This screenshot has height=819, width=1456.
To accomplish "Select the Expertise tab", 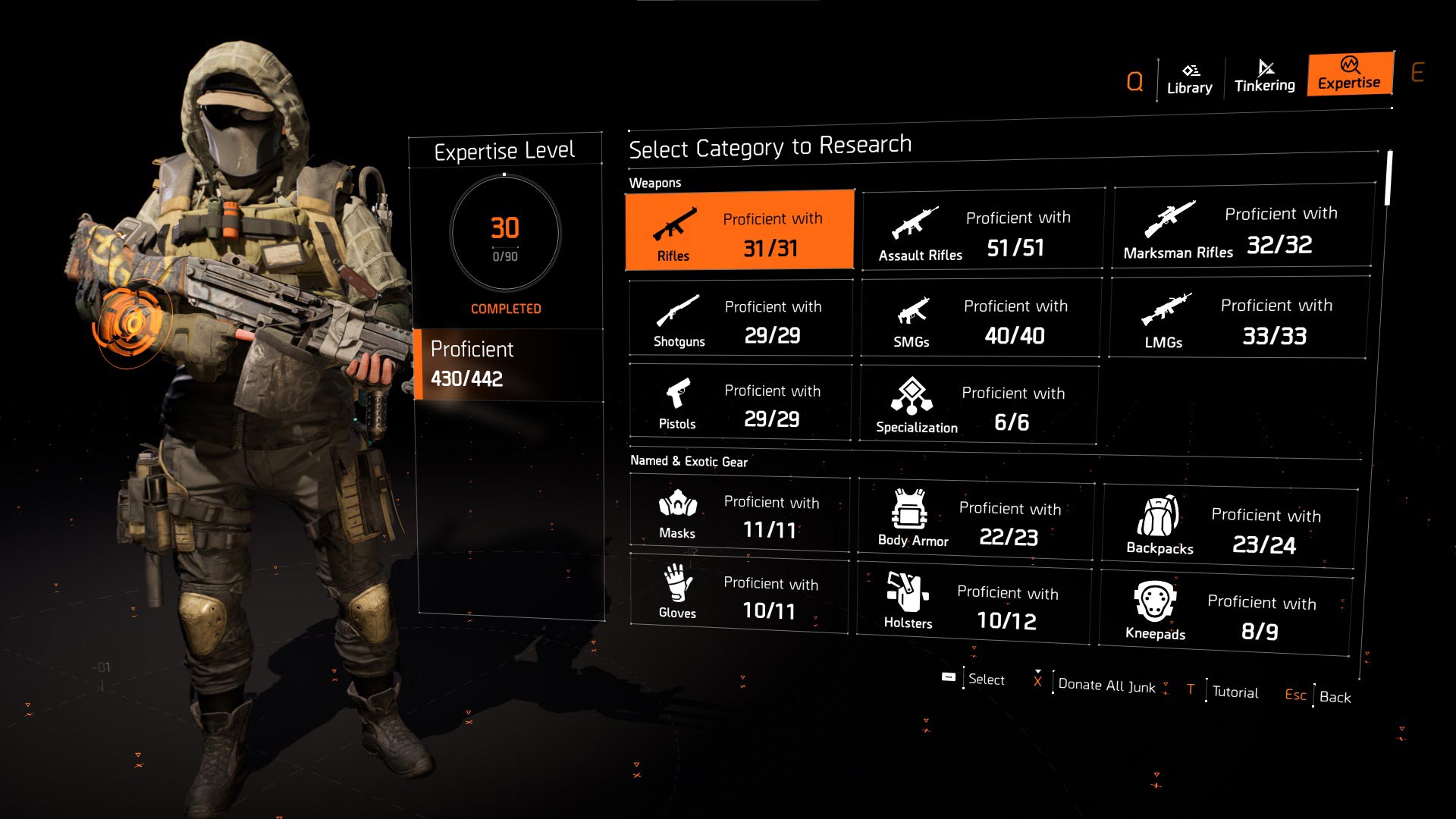I will 1349,74.
